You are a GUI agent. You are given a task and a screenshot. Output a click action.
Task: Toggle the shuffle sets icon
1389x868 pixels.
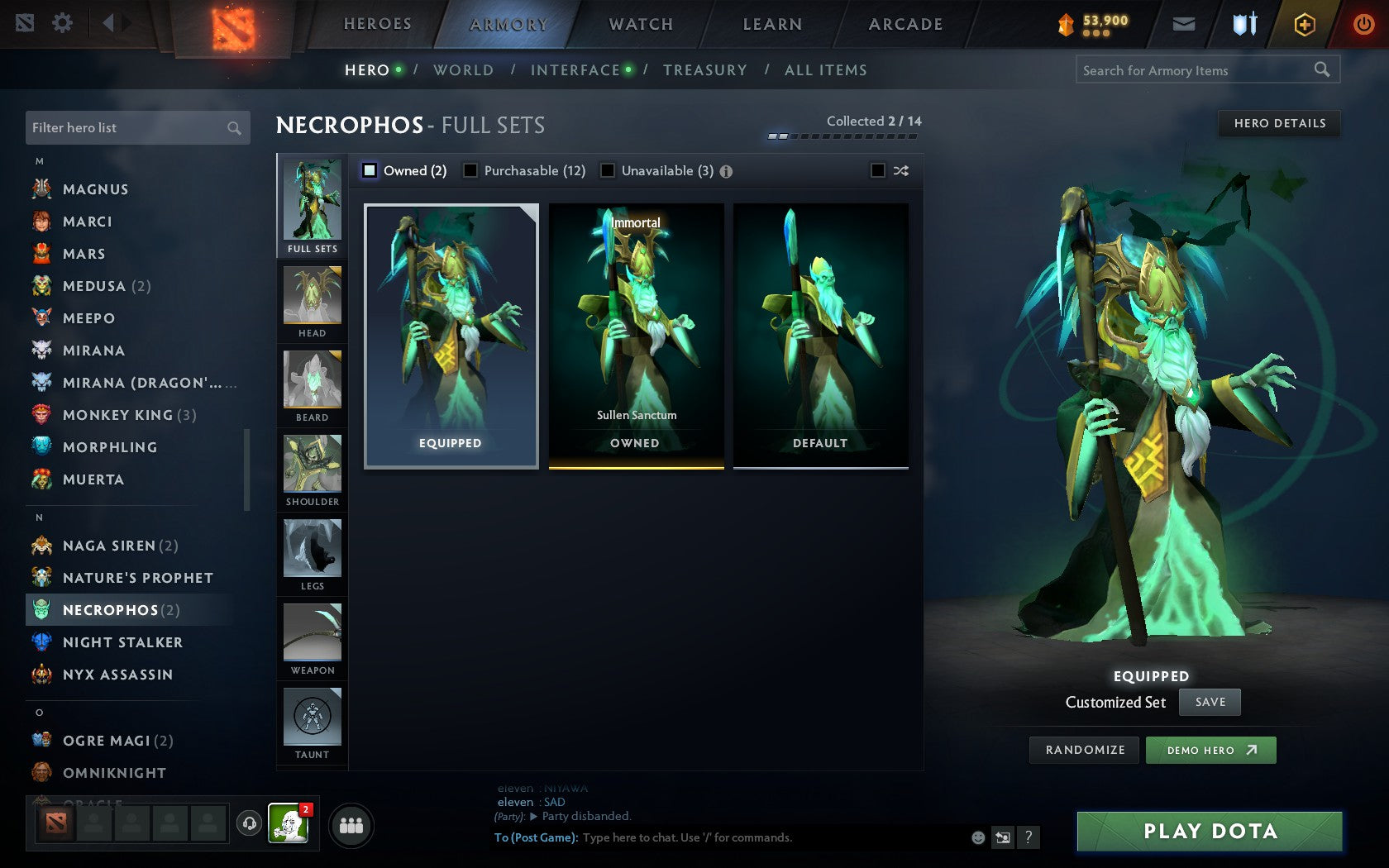pos(900,171)
